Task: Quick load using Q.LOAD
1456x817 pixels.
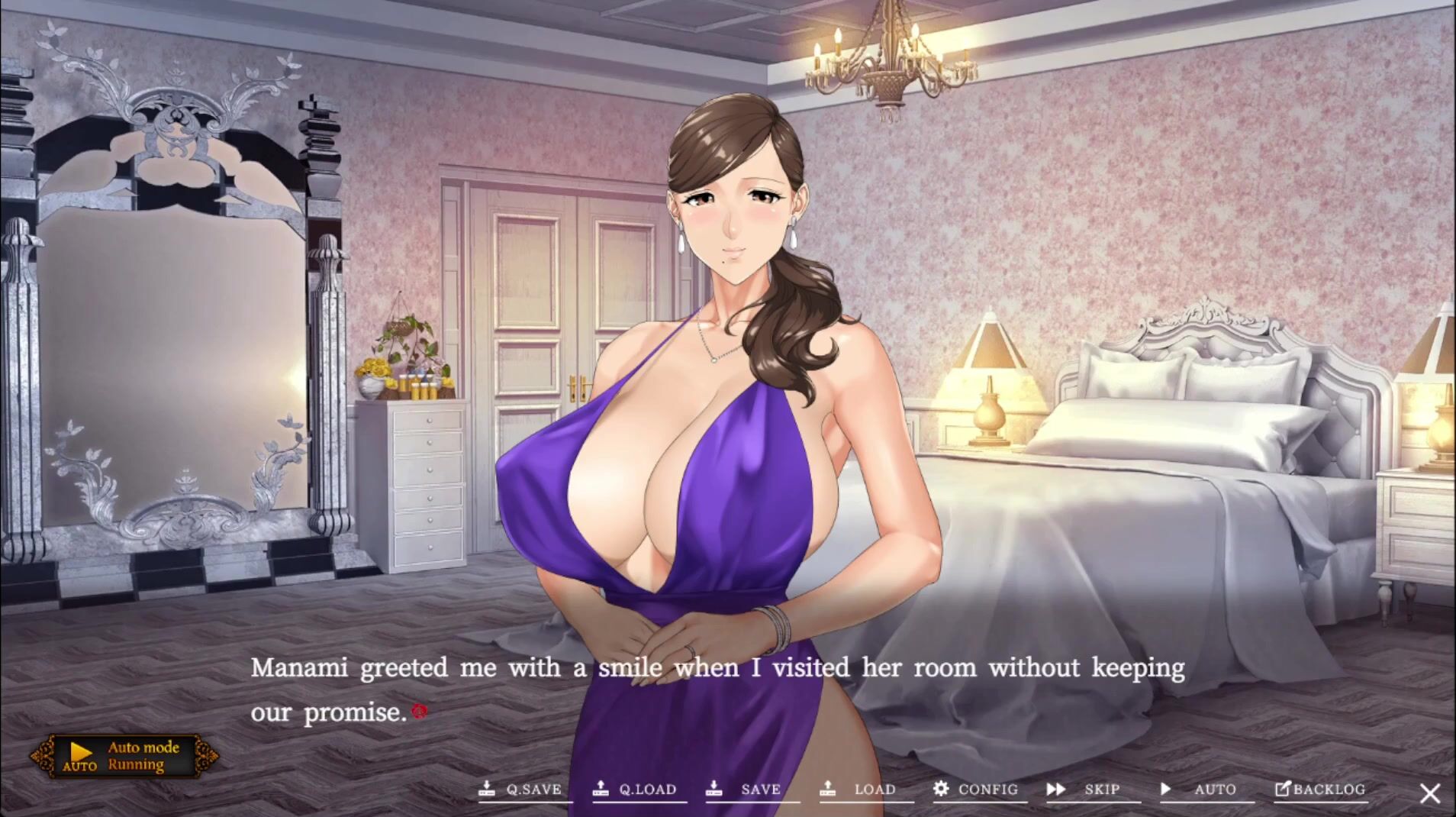Action: point(636,790)
